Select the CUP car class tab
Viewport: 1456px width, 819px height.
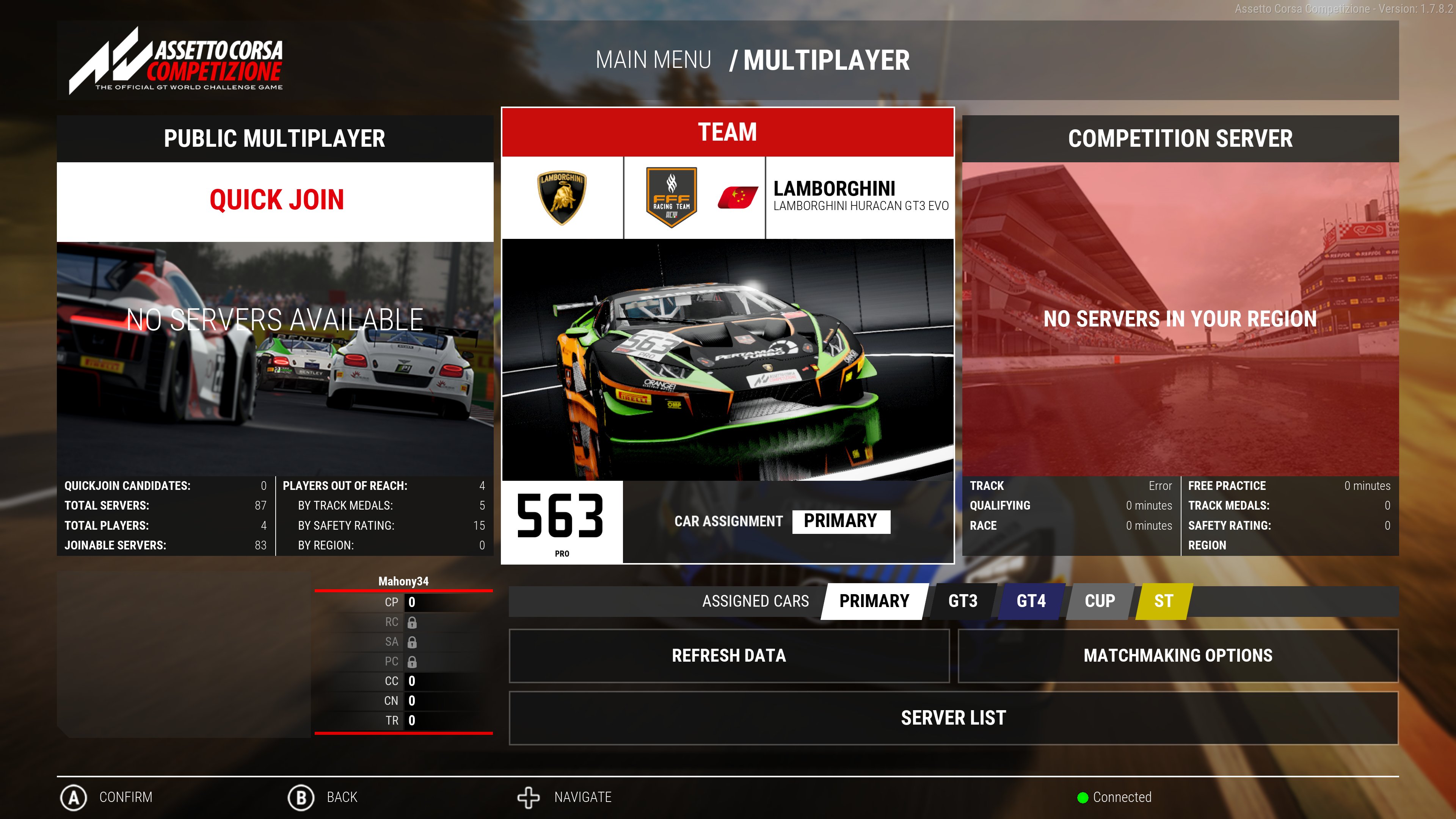coord(1099,601)
